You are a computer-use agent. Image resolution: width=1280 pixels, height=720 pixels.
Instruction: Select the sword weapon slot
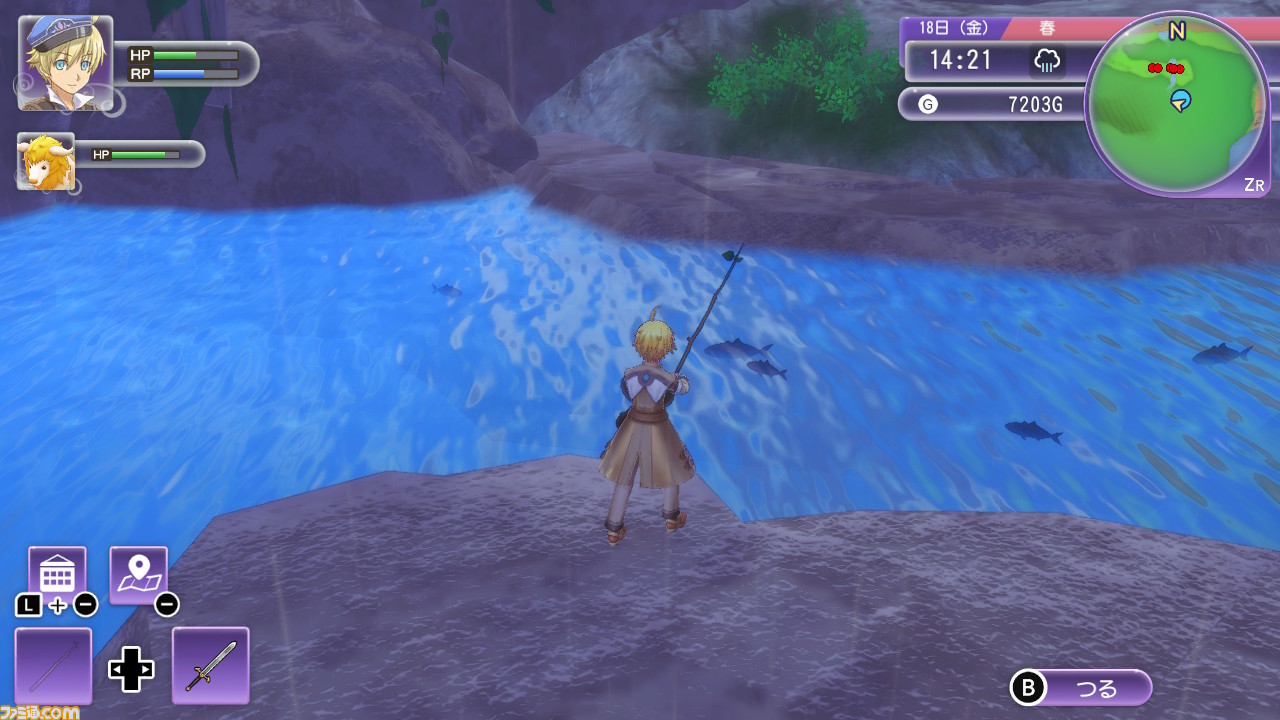(210, 665)
